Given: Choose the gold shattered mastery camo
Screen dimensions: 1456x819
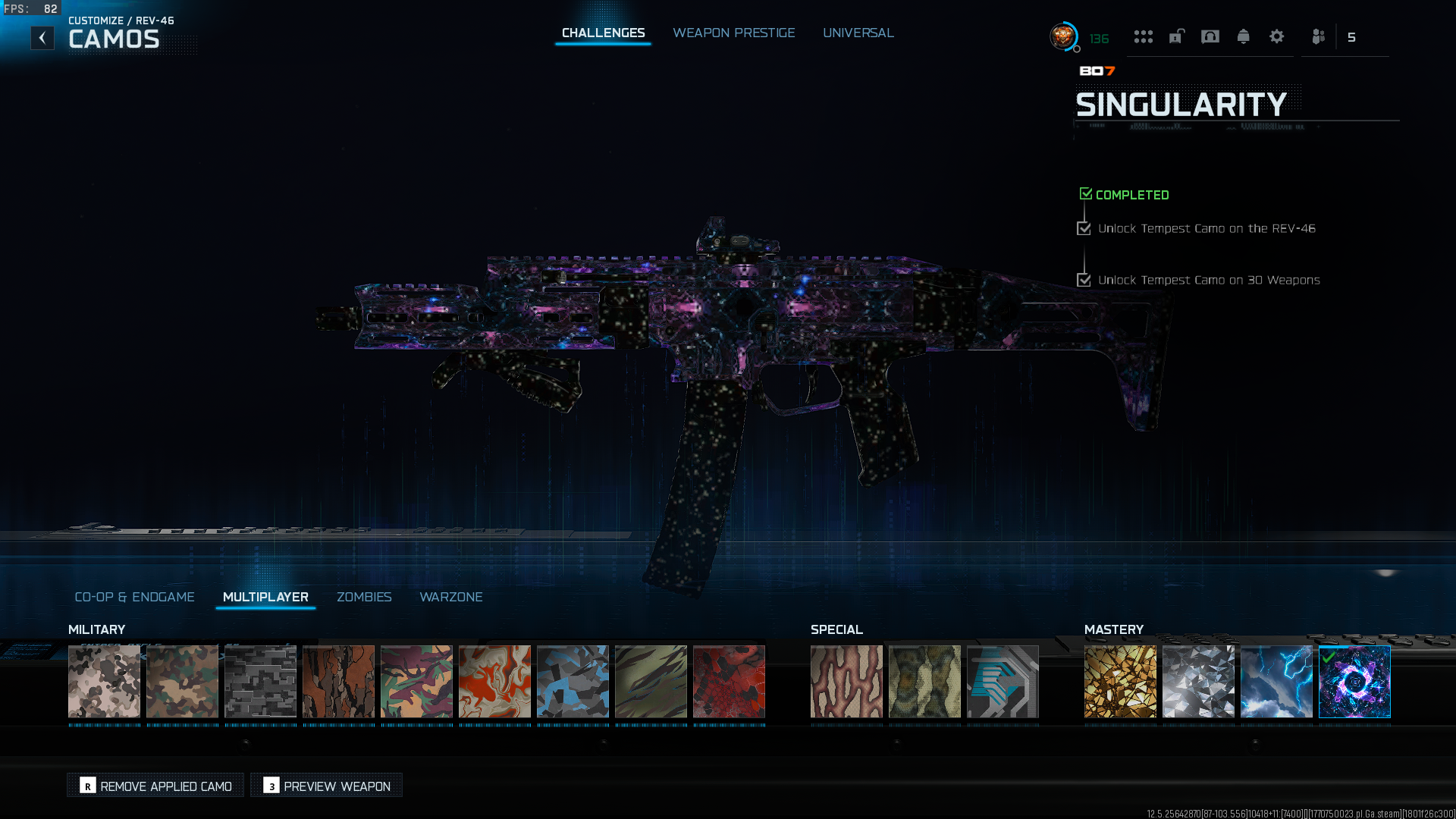Looking at the screenshot, I should pyautogui.click(x=1120, y=681).
